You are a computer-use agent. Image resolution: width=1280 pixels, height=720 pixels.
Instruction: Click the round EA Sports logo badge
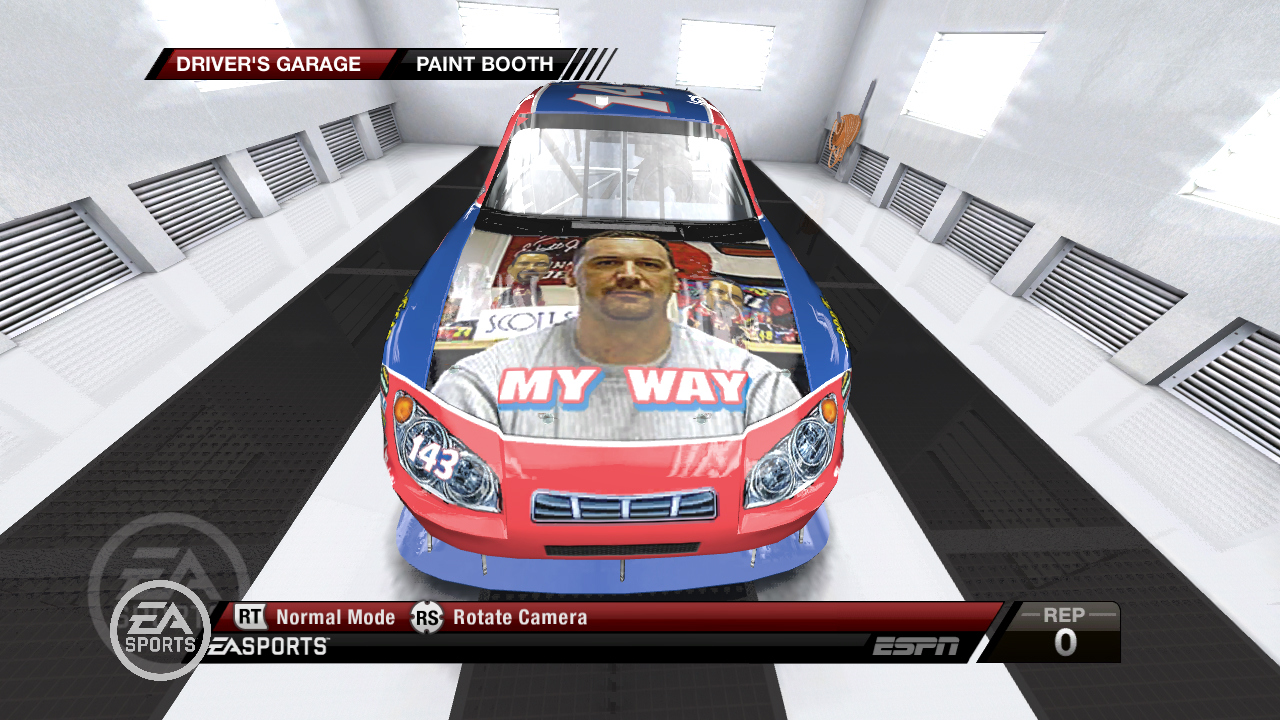point(160,630)
